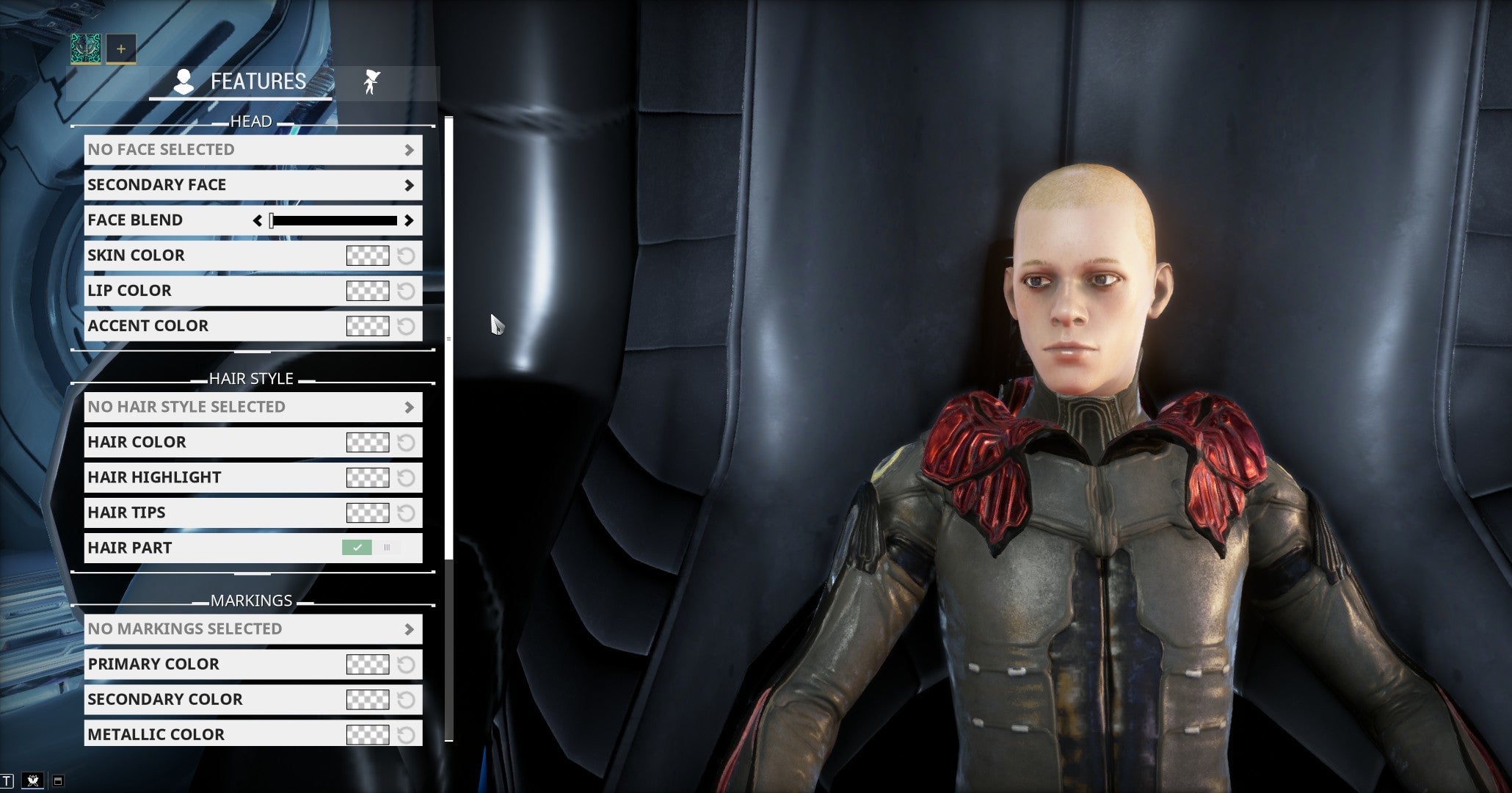Toggle the Hair Part checkbox
Image resolution: width=1512 pixels, height=793 pixels.
pos(357,547)
